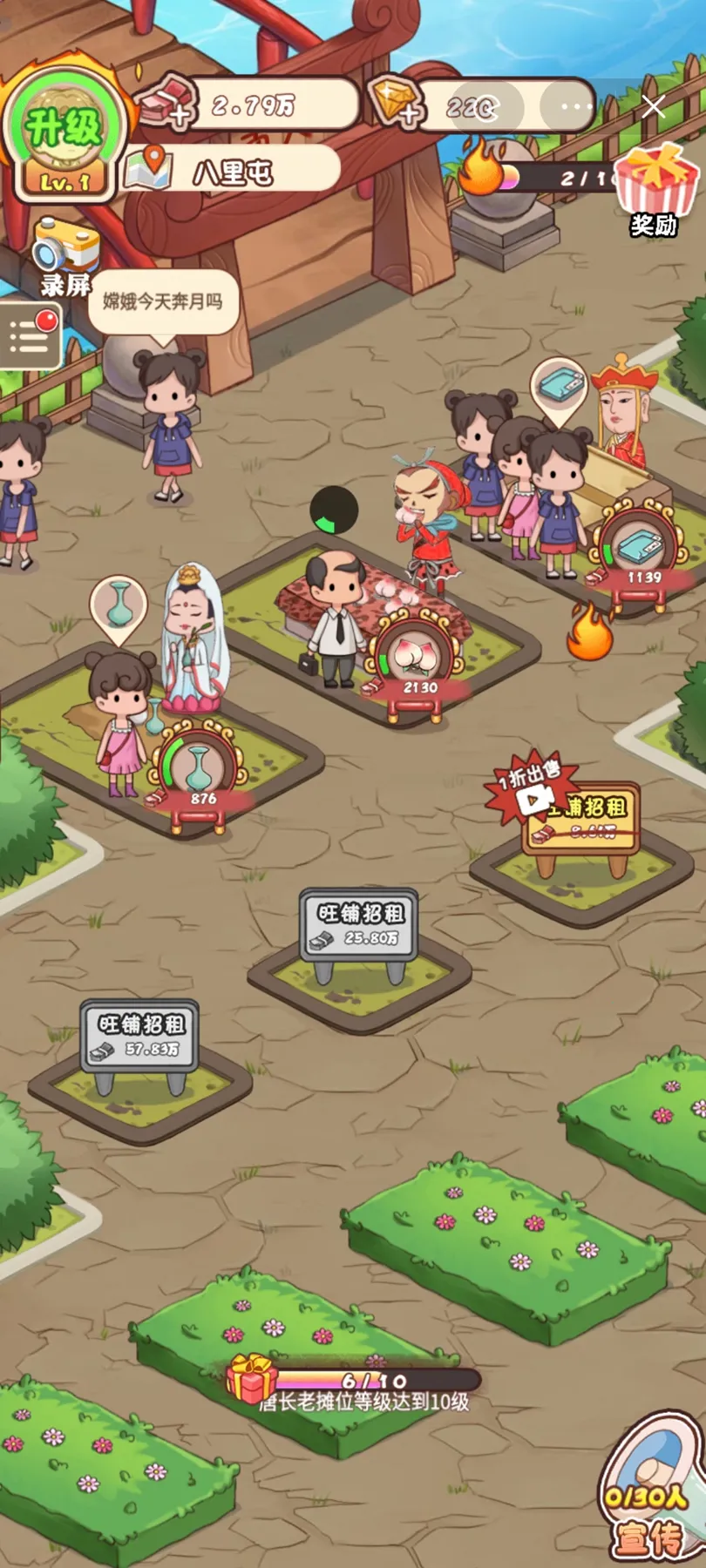
Task: Claim the gift box on 6/10 progress bar
Action: tap(252, 1378)
